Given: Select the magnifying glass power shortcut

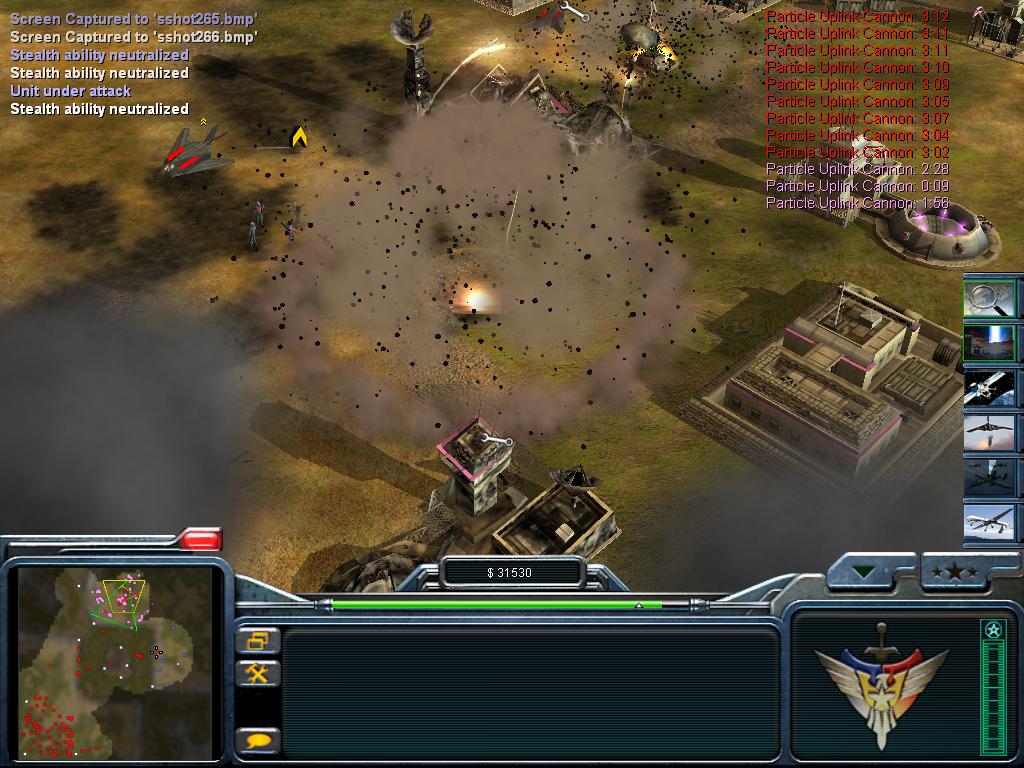Looking at the screenshot, I should tap(990, 298).
